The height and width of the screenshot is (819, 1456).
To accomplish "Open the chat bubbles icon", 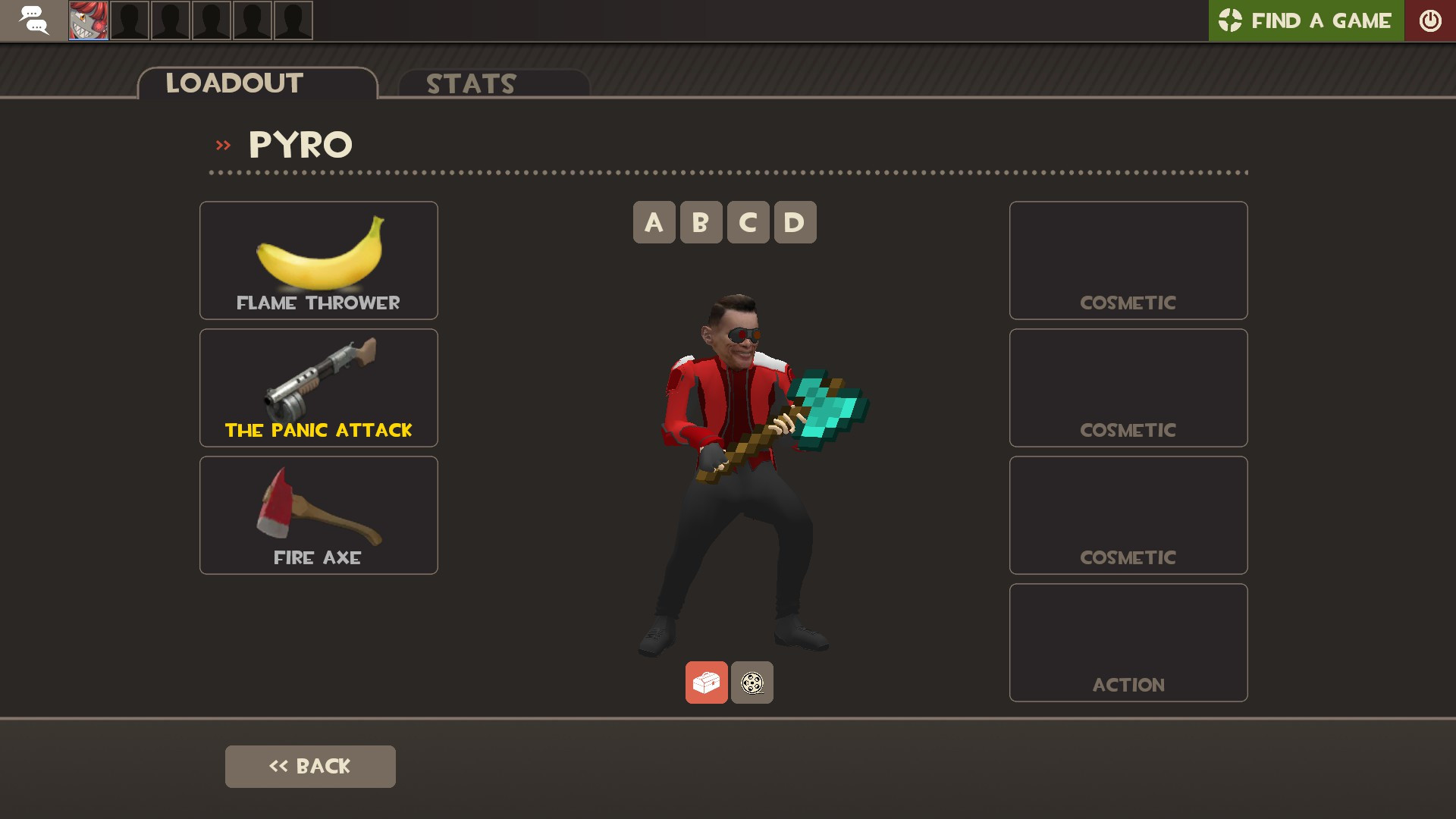I will [33, 20].
